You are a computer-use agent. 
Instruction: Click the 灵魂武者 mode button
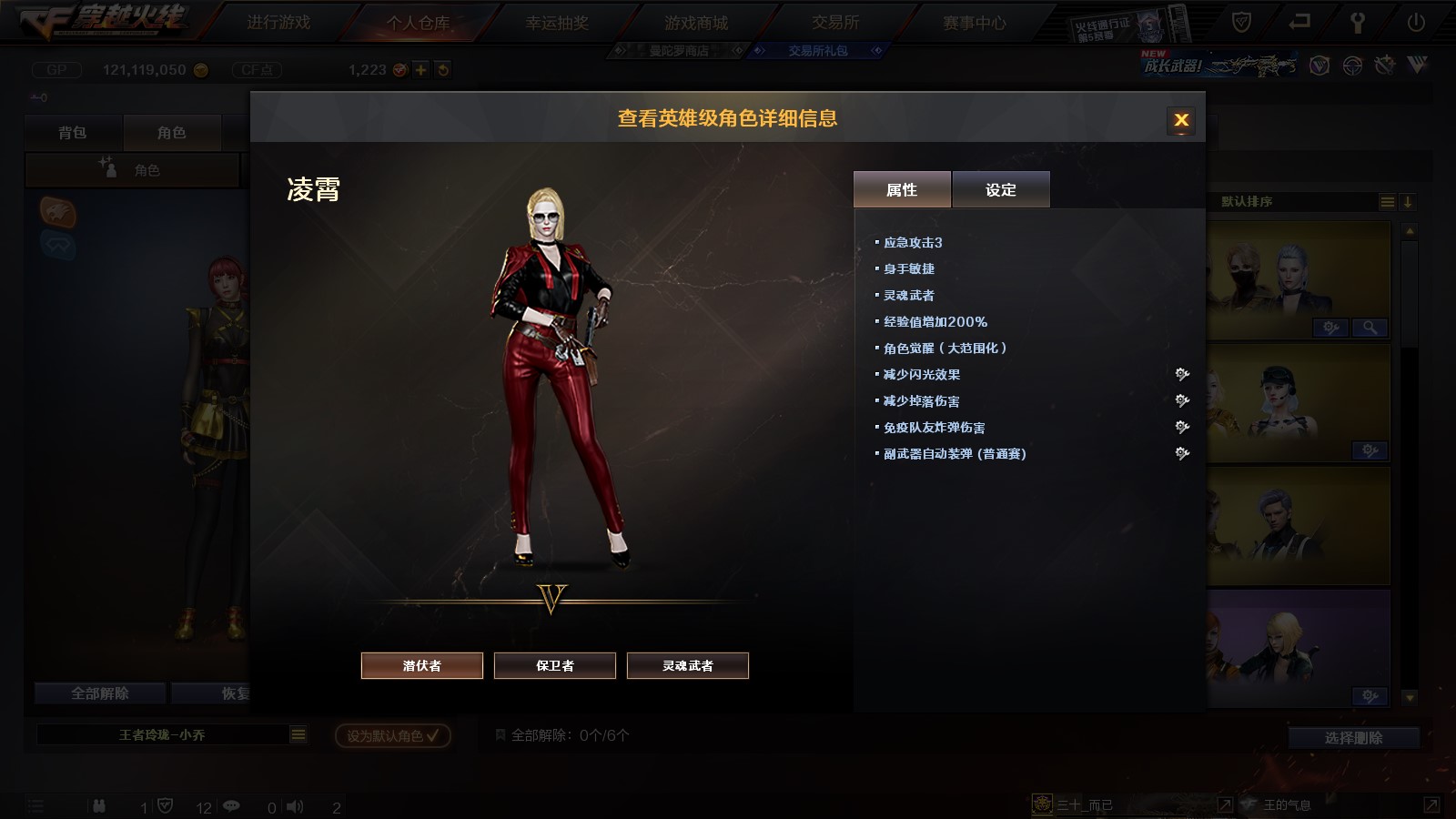click(x=688, y=665)
